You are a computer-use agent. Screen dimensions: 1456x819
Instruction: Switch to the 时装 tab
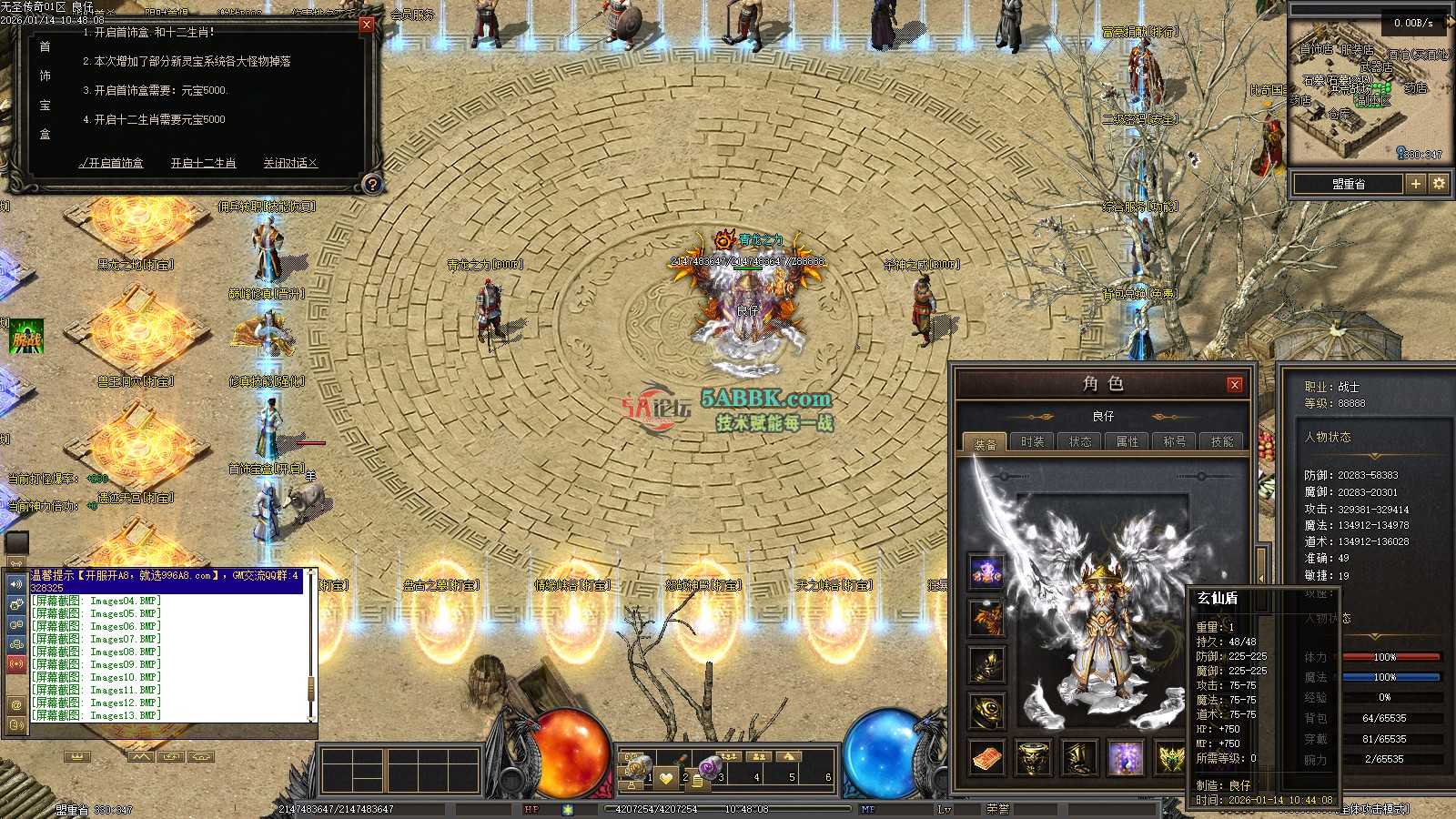click(1032, 441)
